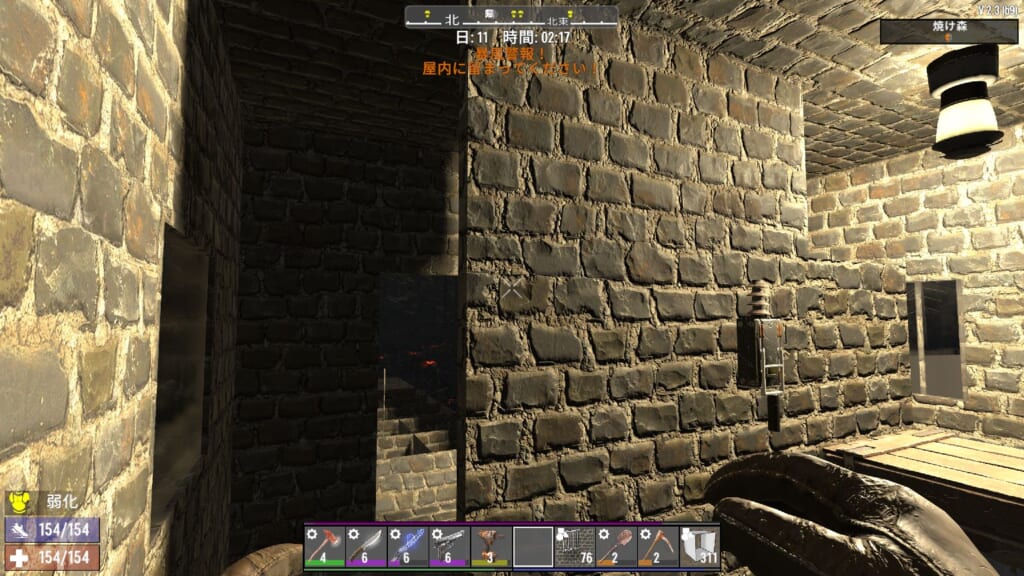Select the stone axe hotbar slot
Image resolution: width=1024 pixels, height=576 pixels.
[325, 547]
